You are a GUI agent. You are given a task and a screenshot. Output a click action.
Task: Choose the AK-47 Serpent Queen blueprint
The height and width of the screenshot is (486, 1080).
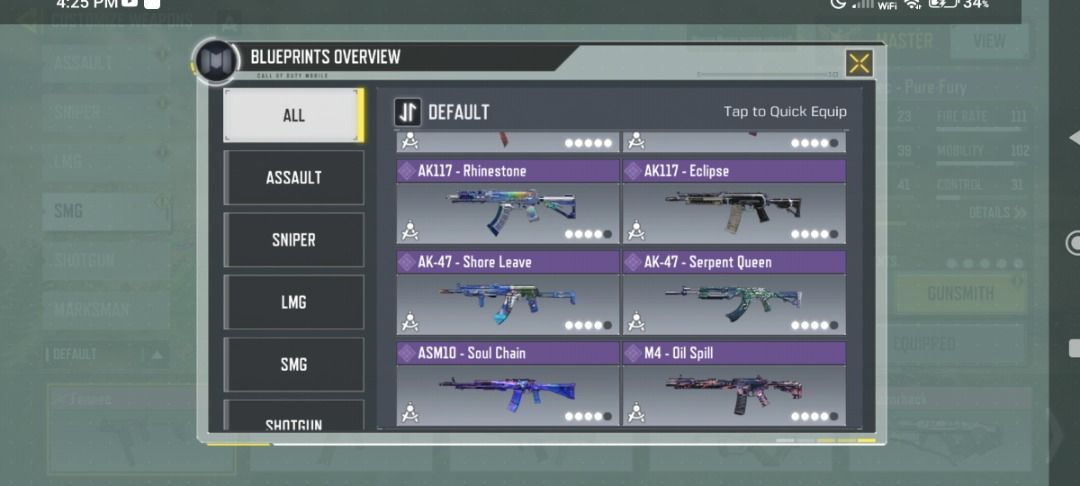click(x=734, y=294)
